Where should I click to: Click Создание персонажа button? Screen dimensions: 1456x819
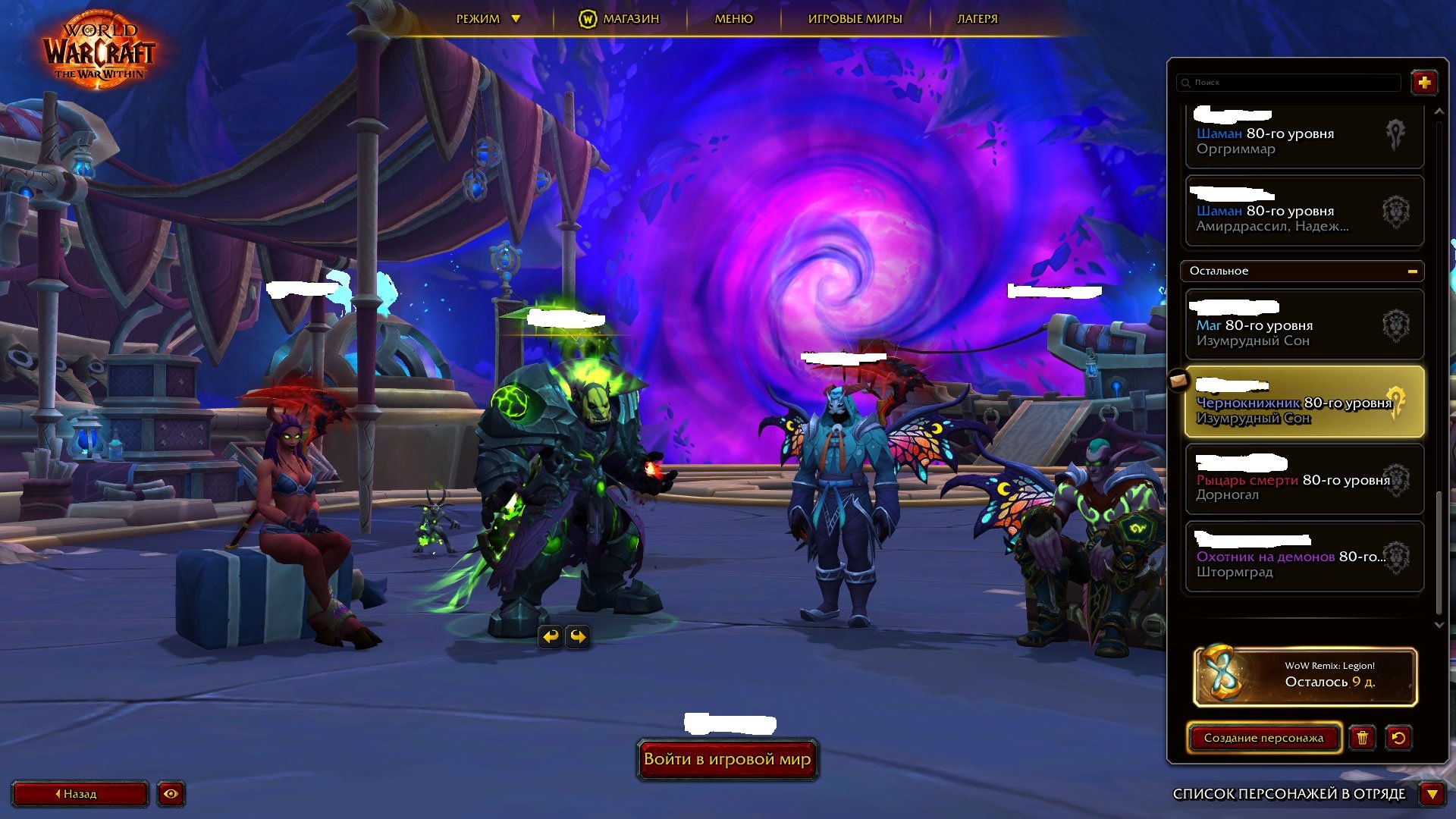click(x=1263, y=738)
